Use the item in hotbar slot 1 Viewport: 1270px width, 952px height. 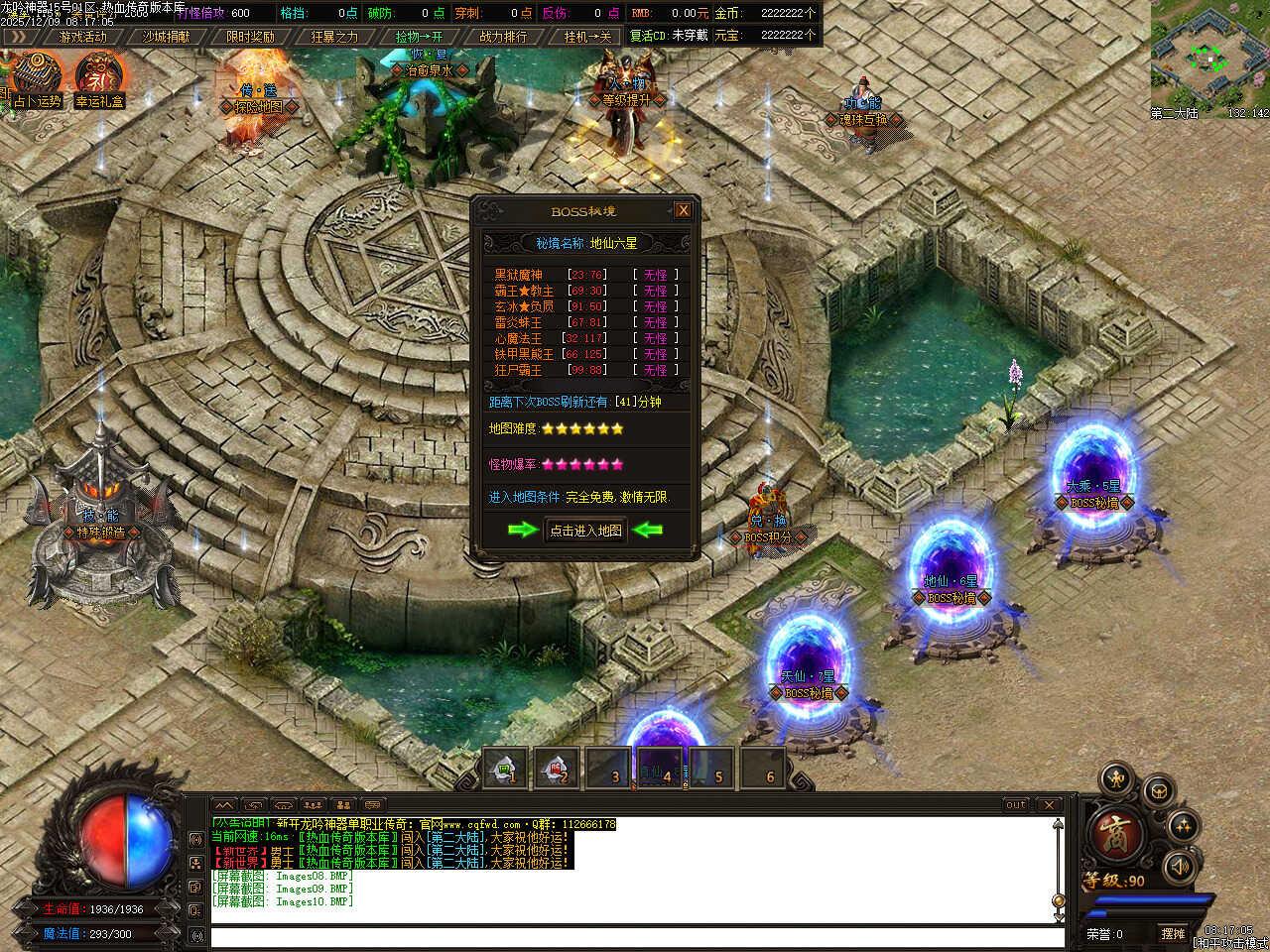coord(505,769)
